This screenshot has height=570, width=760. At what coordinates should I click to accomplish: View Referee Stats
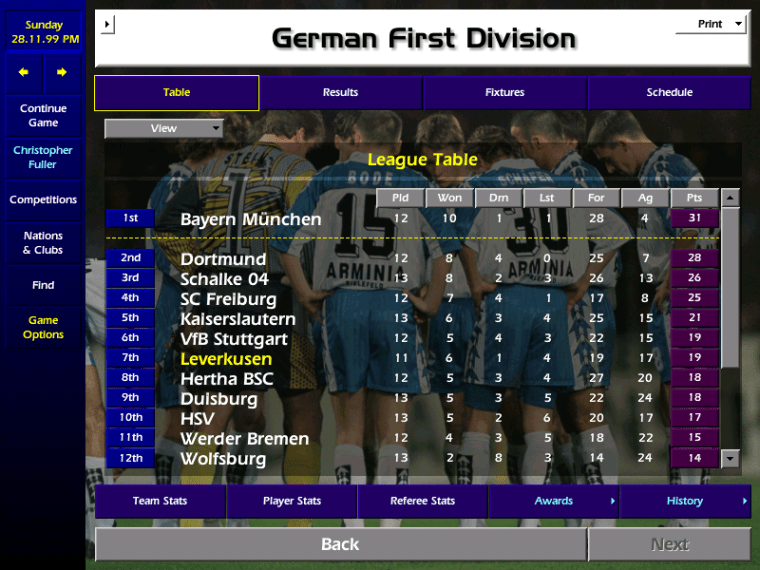(422, 501)
